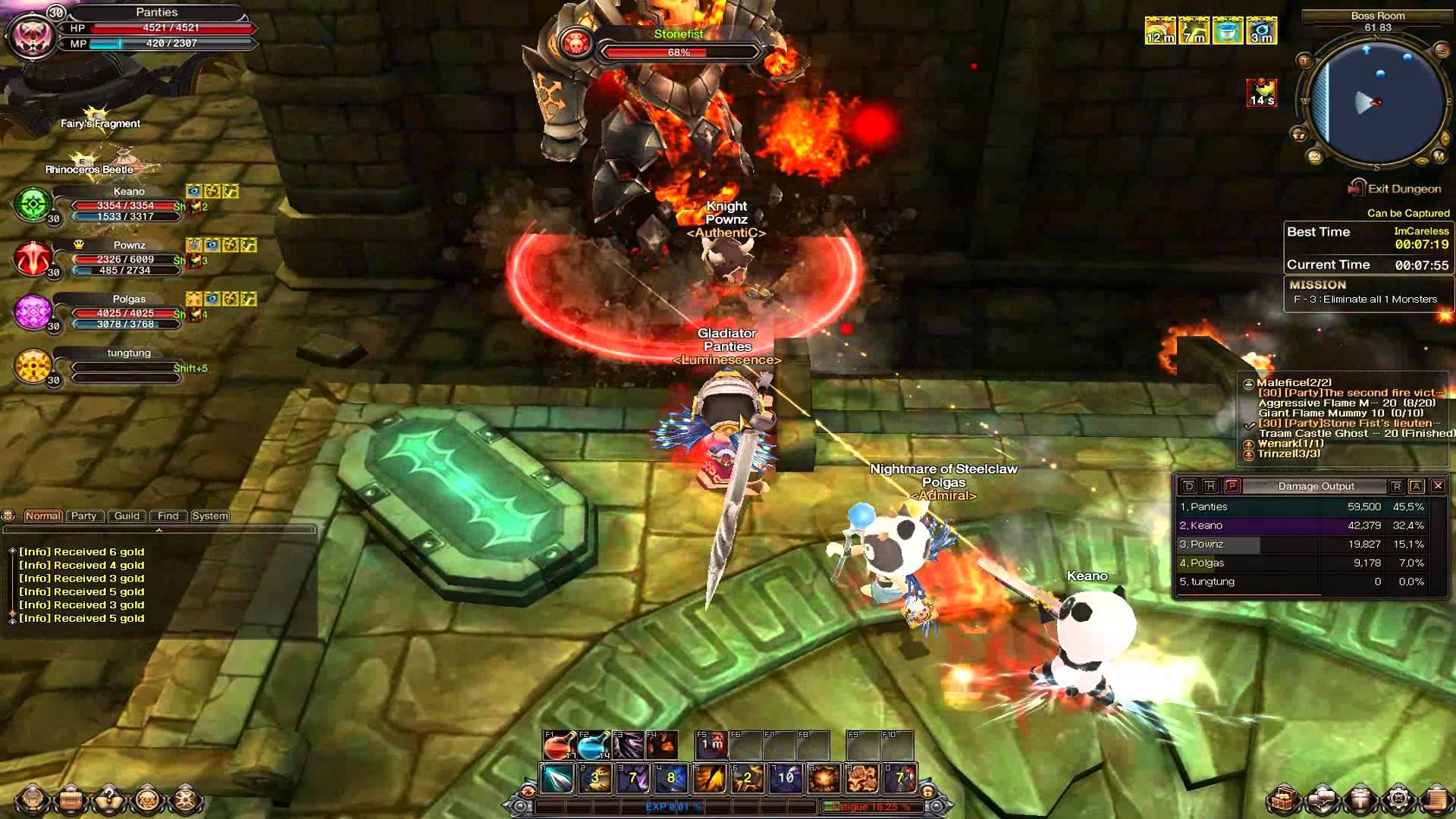Close the Damage Output panel
The width and height of the screenshot is (1456, 819).
pos(1437,486)
